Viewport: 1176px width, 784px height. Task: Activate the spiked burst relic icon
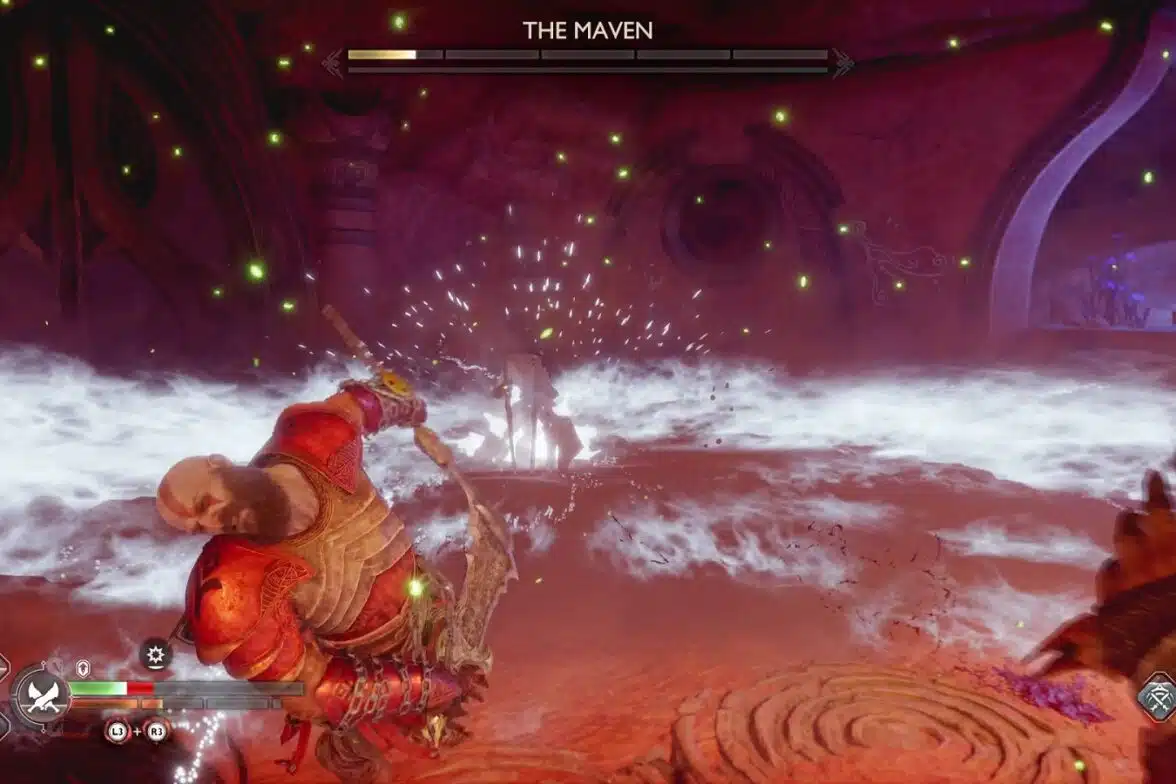[x=155, y=655]
